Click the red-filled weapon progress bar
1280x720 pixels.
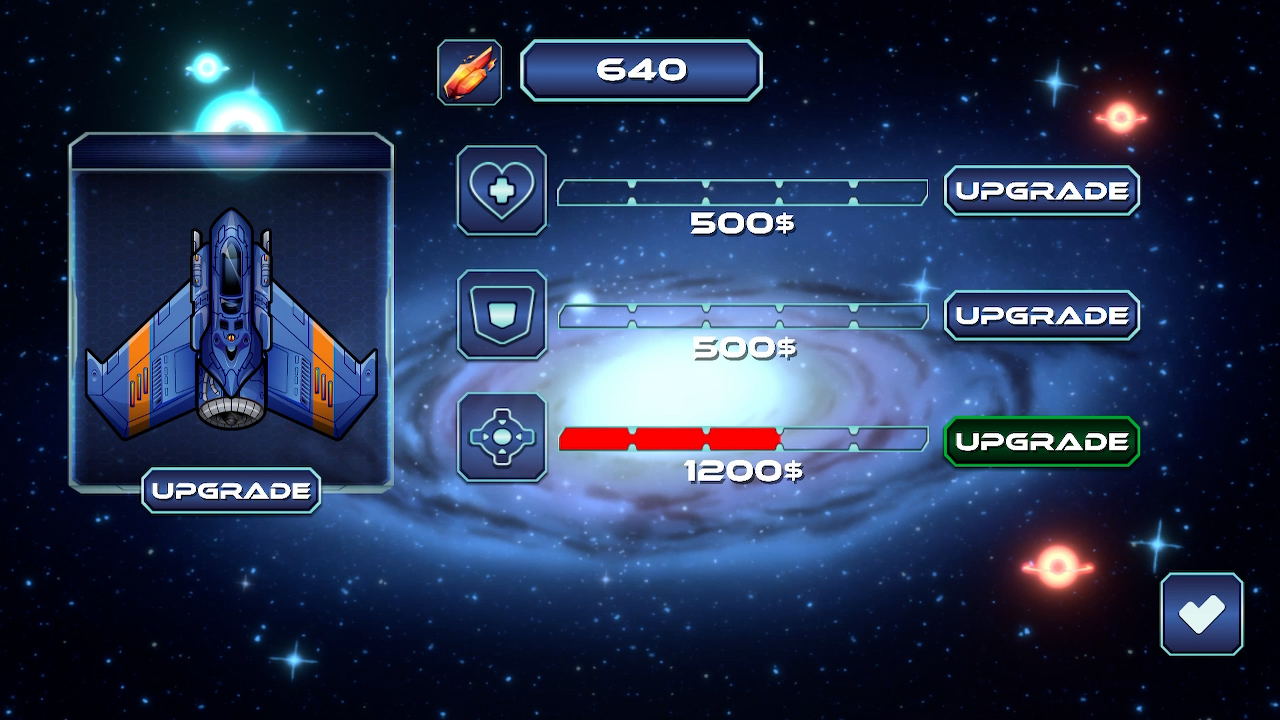(x=670, y=437)
